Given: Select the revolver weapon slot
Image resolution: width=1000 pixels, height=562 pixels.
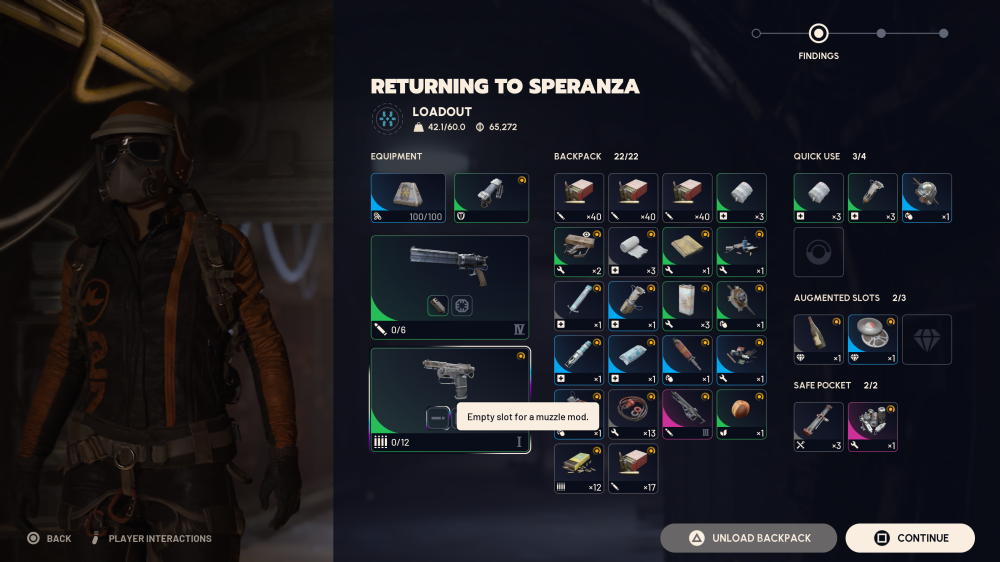Looking at the screenshot, I should [x=450, y=287].
